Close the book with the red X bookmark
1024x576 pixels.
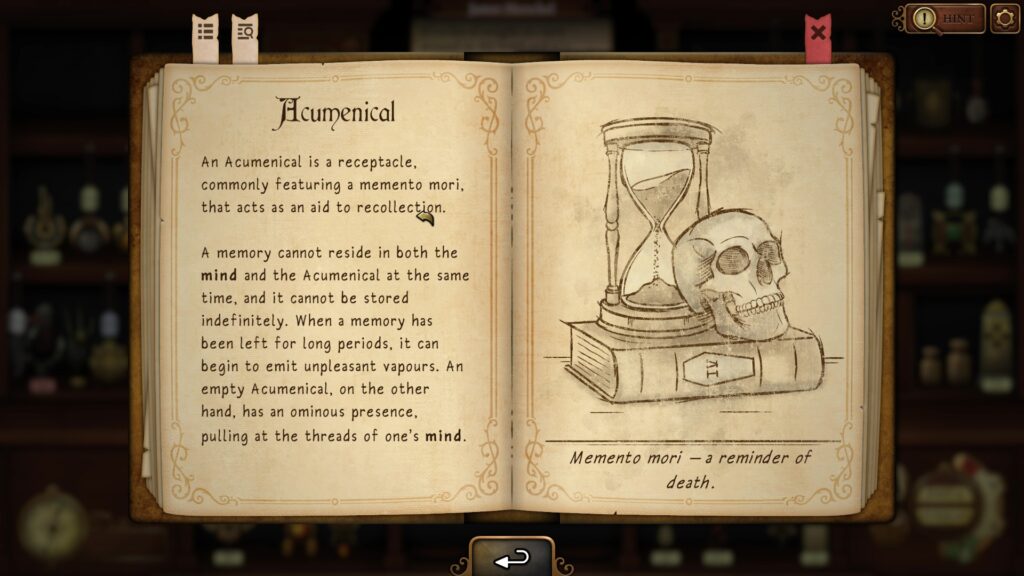(x=818, y=34)
